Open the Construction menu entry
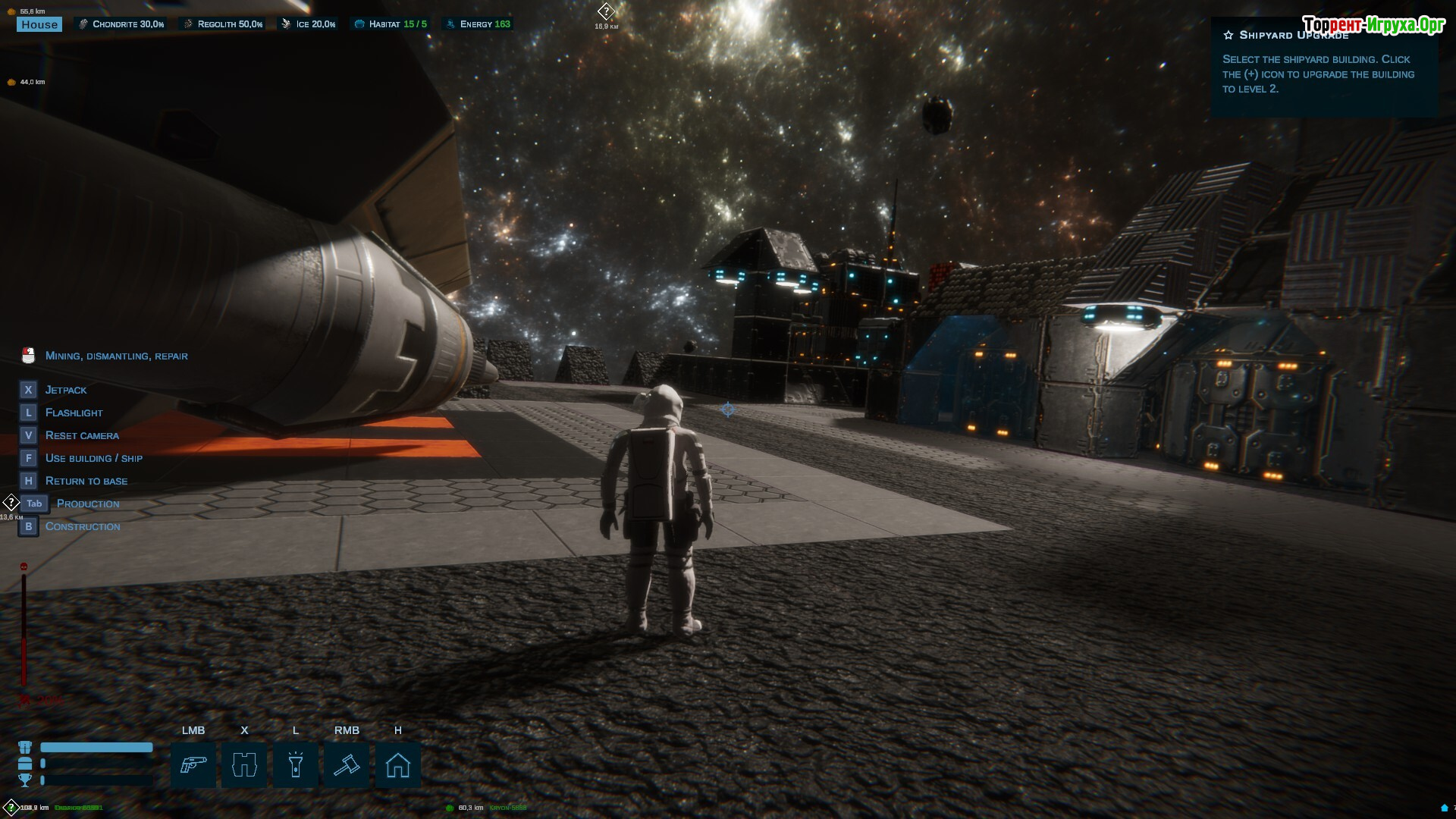Viewport: 1456px width, 819px height. [83, 526]
